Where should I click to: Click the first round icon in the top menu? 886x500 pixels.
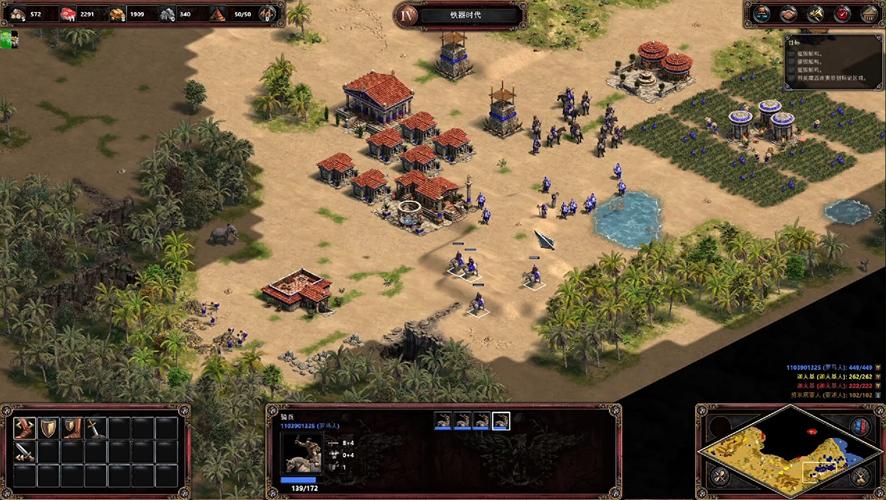pyautogui.click(x=763, y=14)
